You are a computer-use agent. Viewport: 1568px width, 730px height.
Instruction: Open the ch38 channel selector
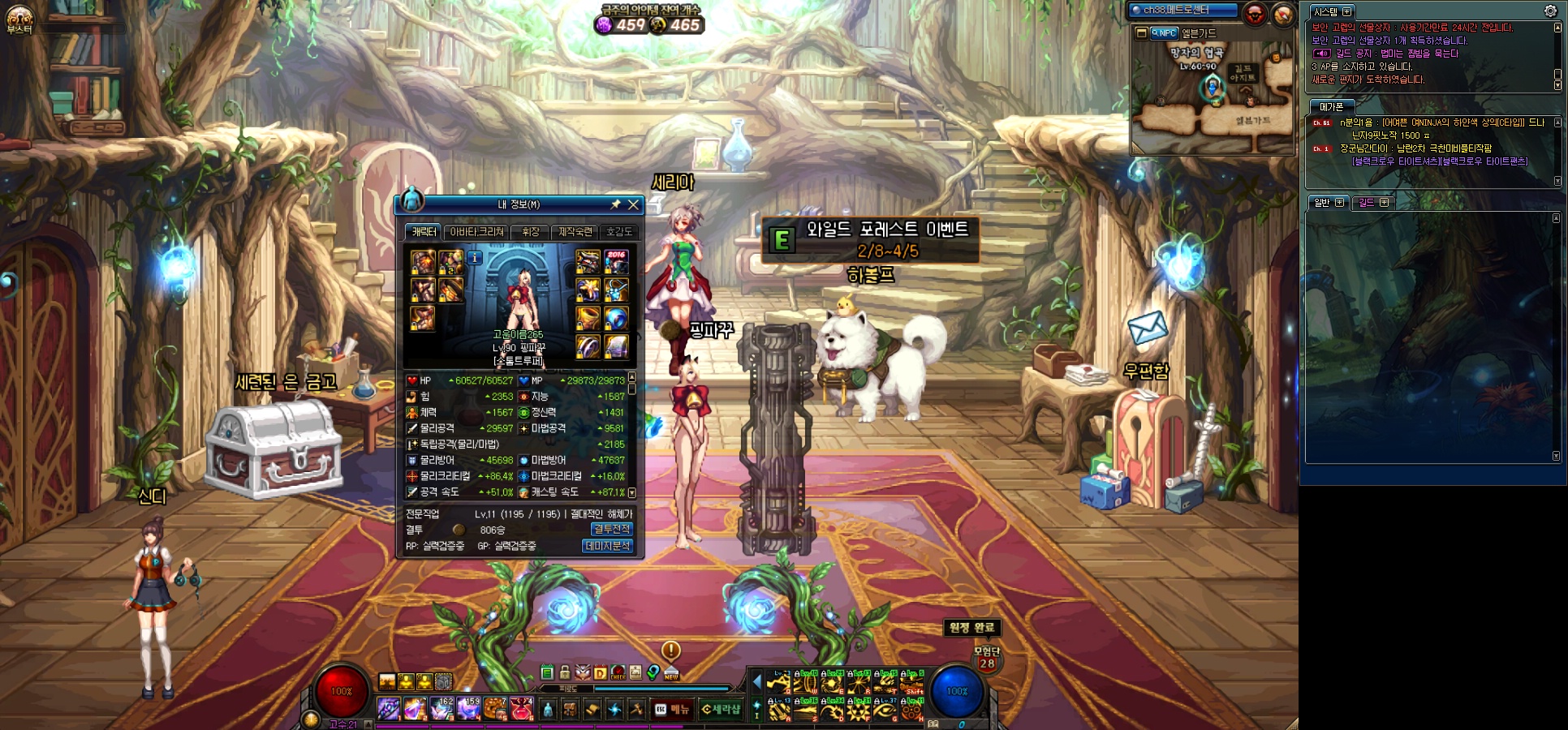1183,11
